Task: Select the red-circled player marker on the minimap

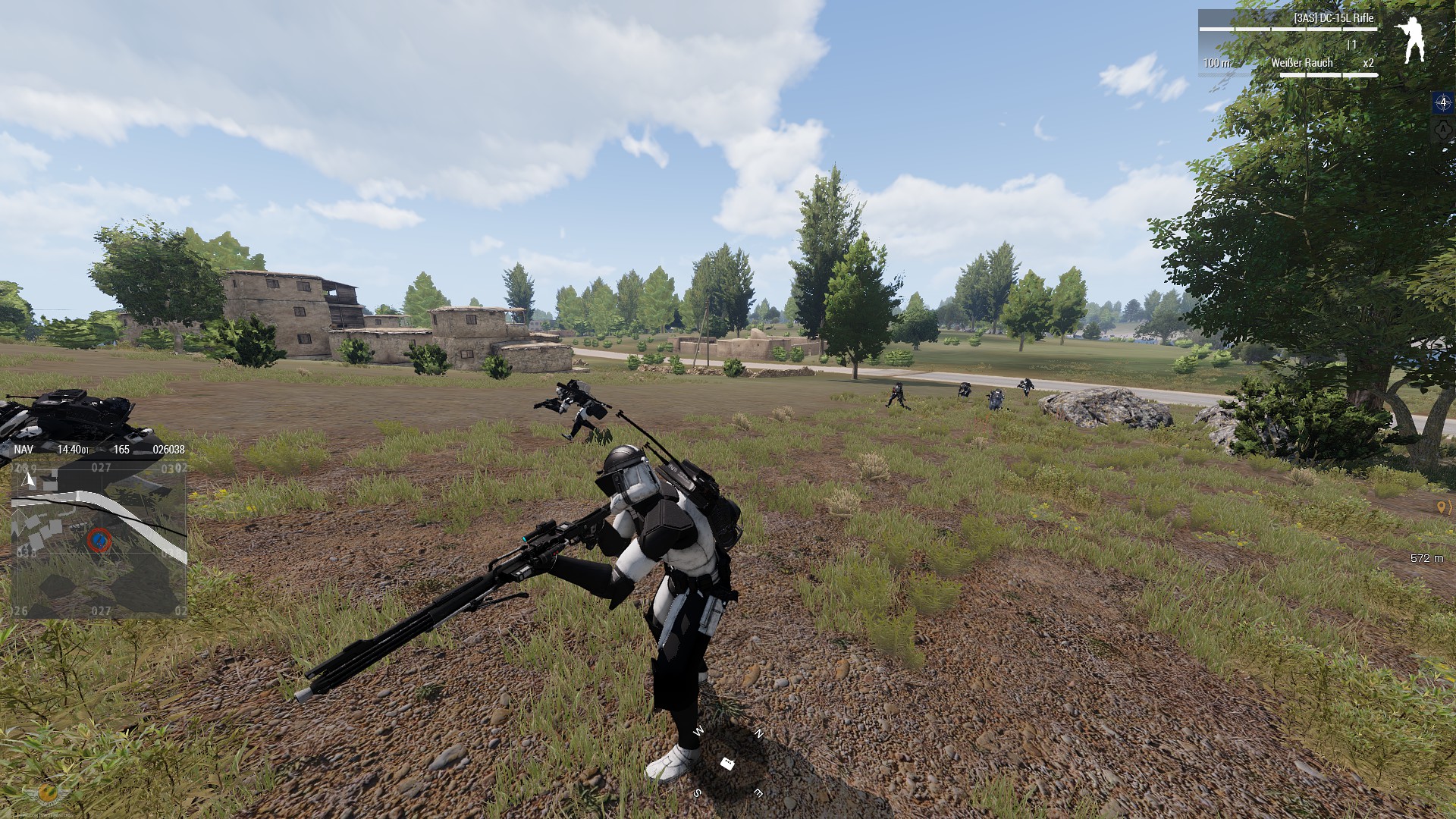Action: pyautogui.click(x=98, y=540)
